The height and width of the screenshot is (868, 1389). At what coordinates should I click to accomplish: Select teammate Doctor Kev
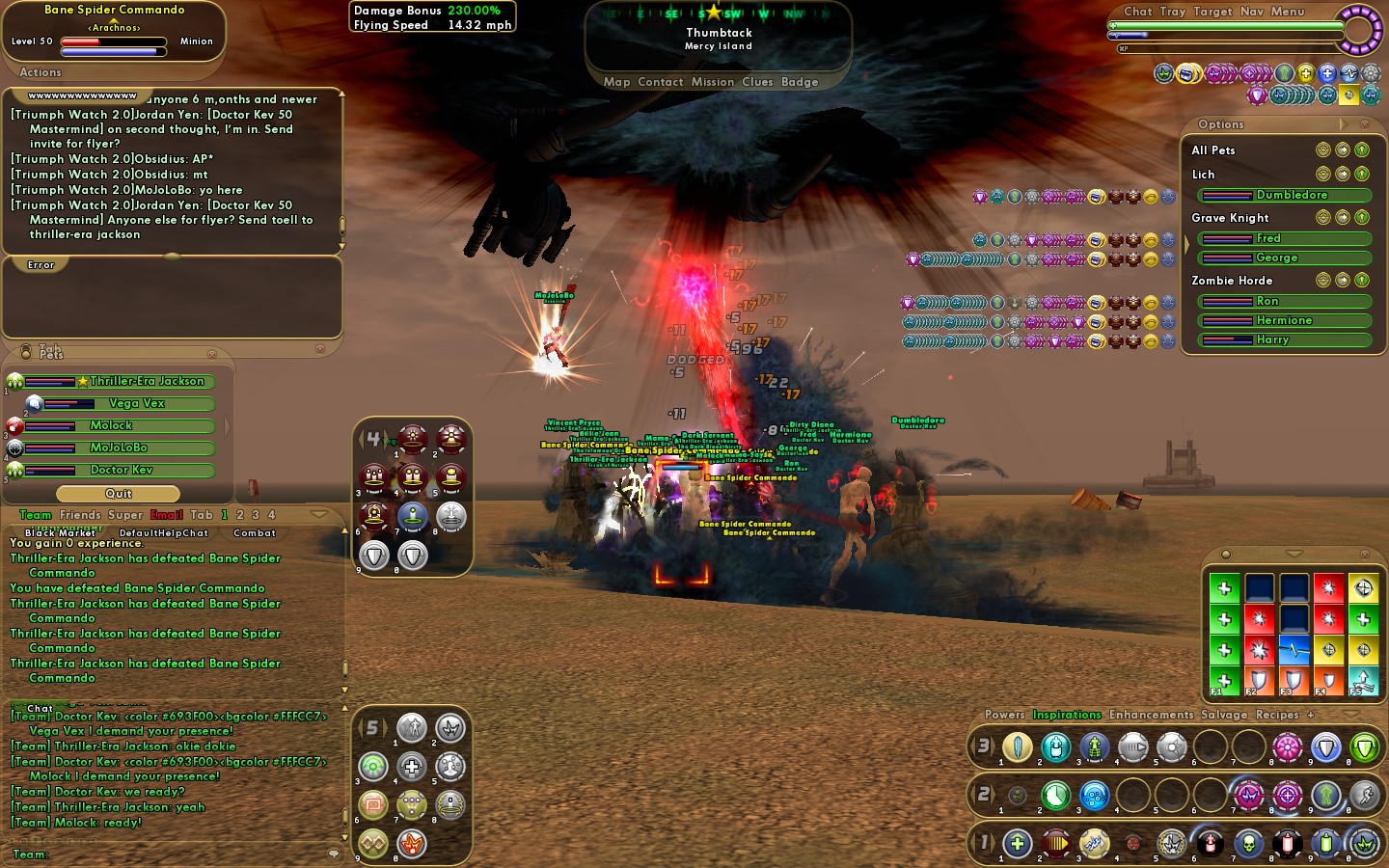coord(122,470)
